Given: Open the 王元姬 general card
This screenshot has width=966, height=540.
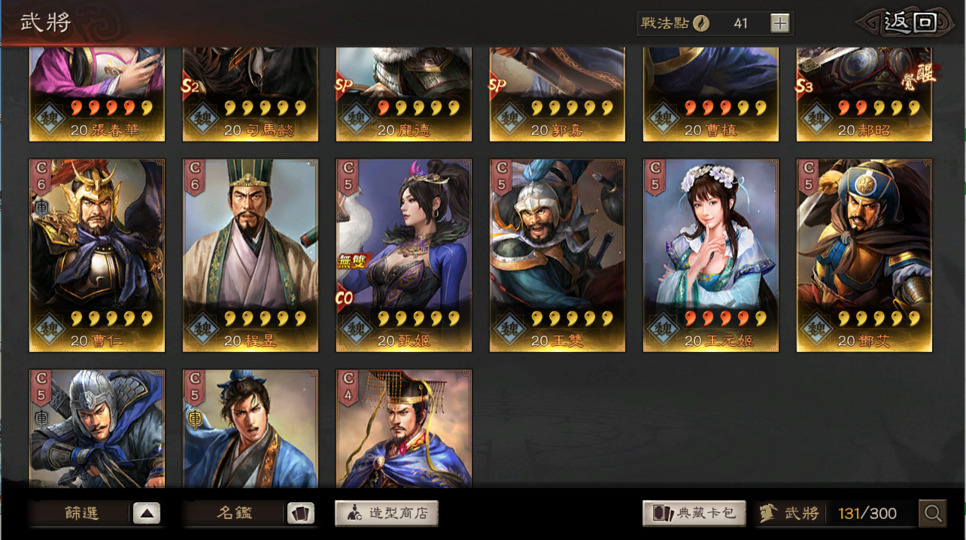Looking at the screenshot, I should (710, 255).
